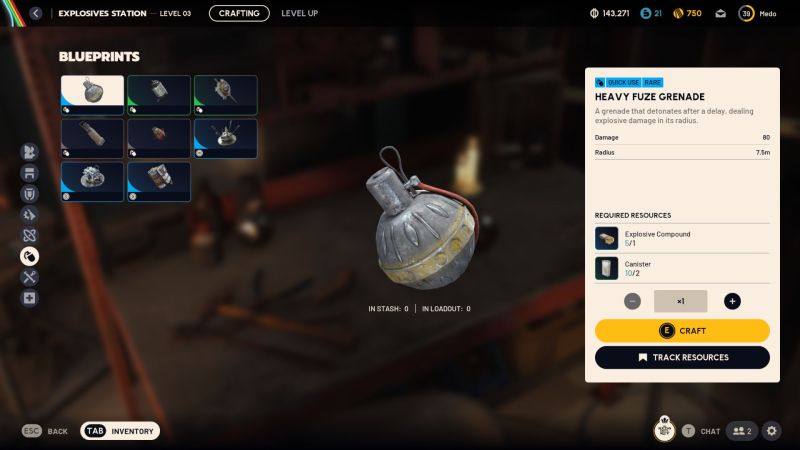The image size is (800, 450).
Task: Select the Heavy Fuze Grenade blueprint
Action: pyautogui.click(x=92, y=95)
